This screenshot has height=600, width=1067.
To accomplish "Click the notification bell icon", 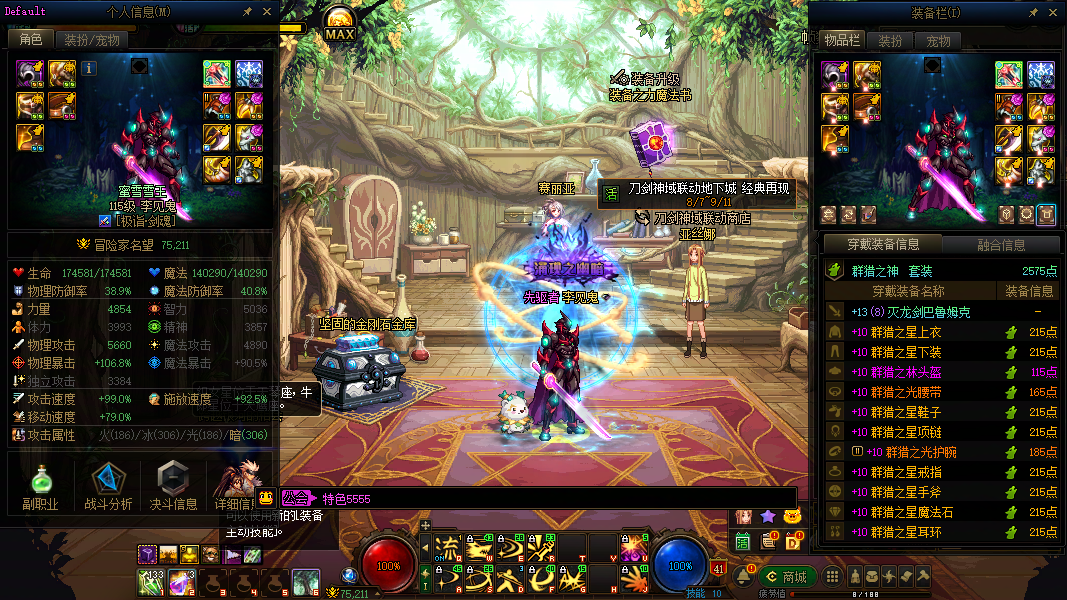I will click(743, 577).
